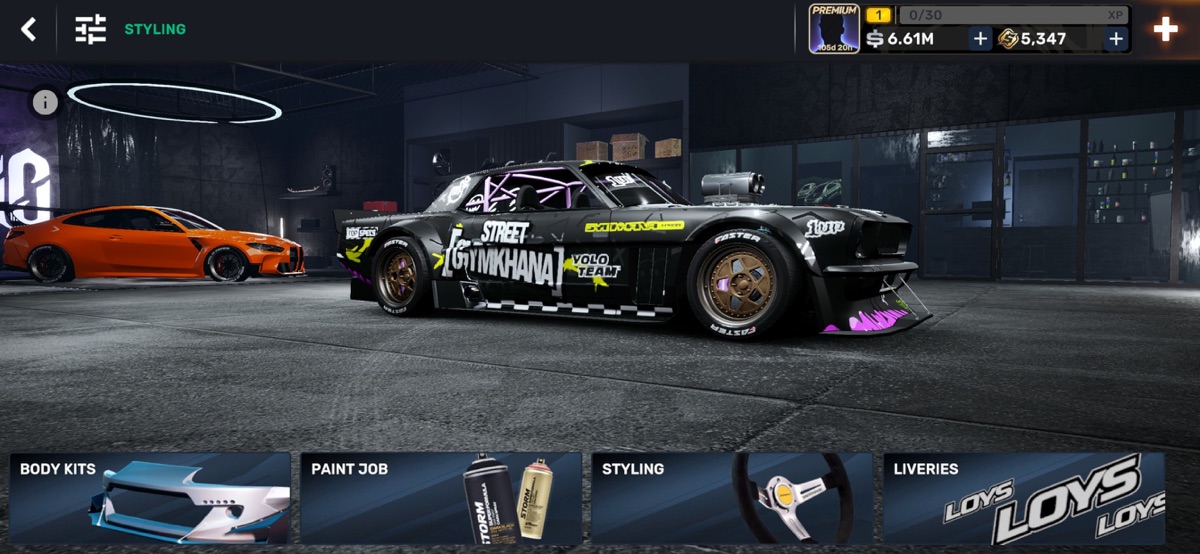The image size is (1200, 554).
Task: Open the tuning sliders icon
Action: [x=90, y=29]
